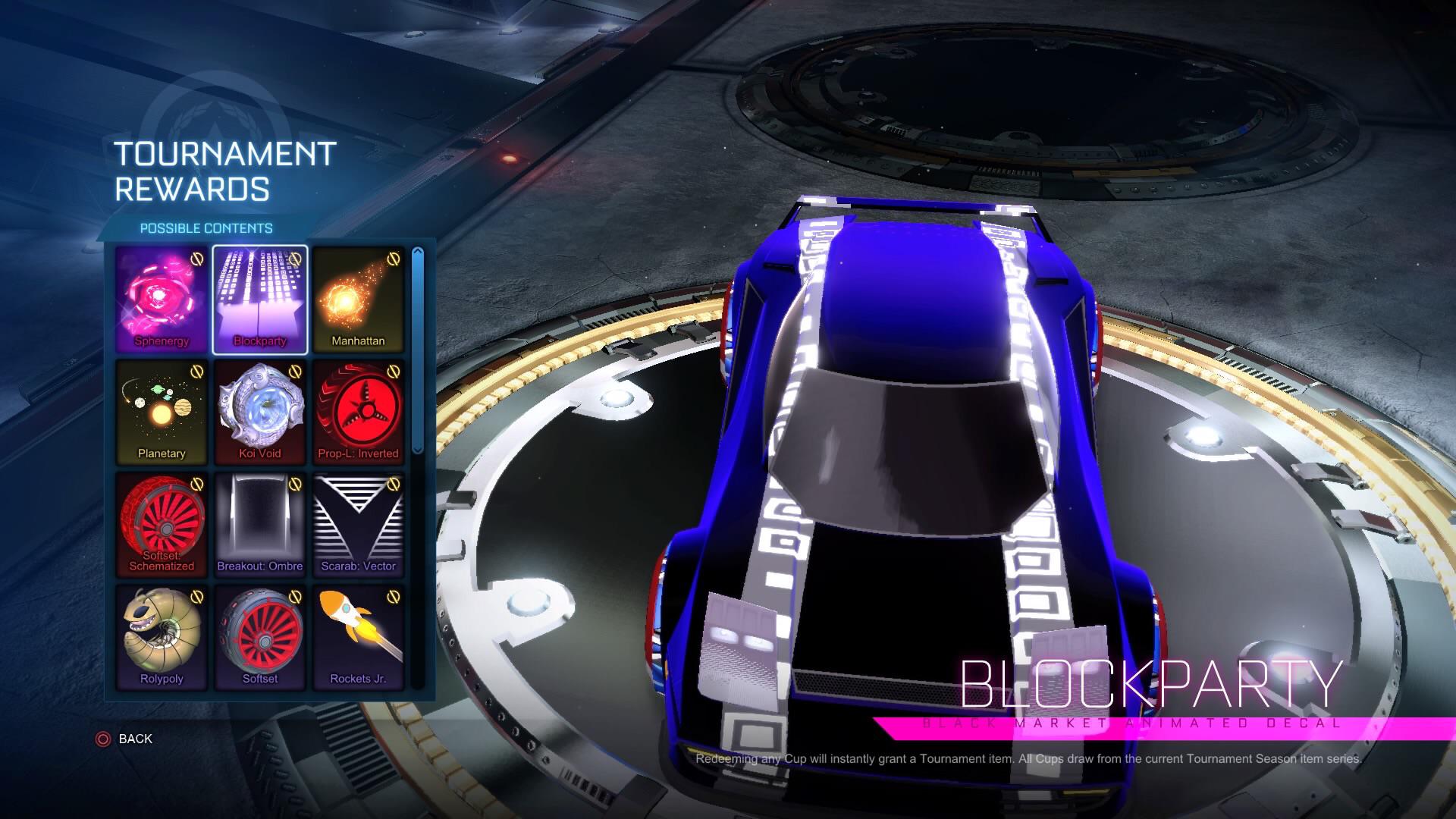The height and width of the screenshot is (819, 1456).
Task: Click the Possible Contents header
Action: point(206,227)
